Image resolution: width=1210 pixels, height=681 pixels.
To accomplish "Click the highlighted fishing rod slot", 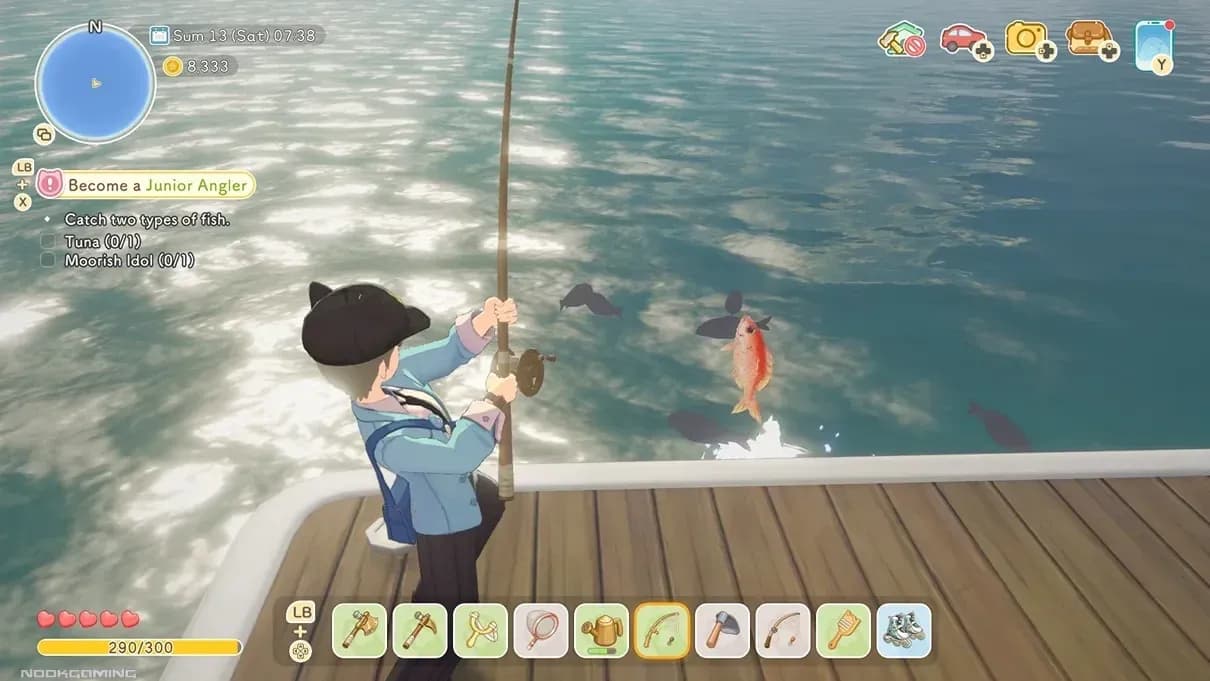I will tap(662, 631).
